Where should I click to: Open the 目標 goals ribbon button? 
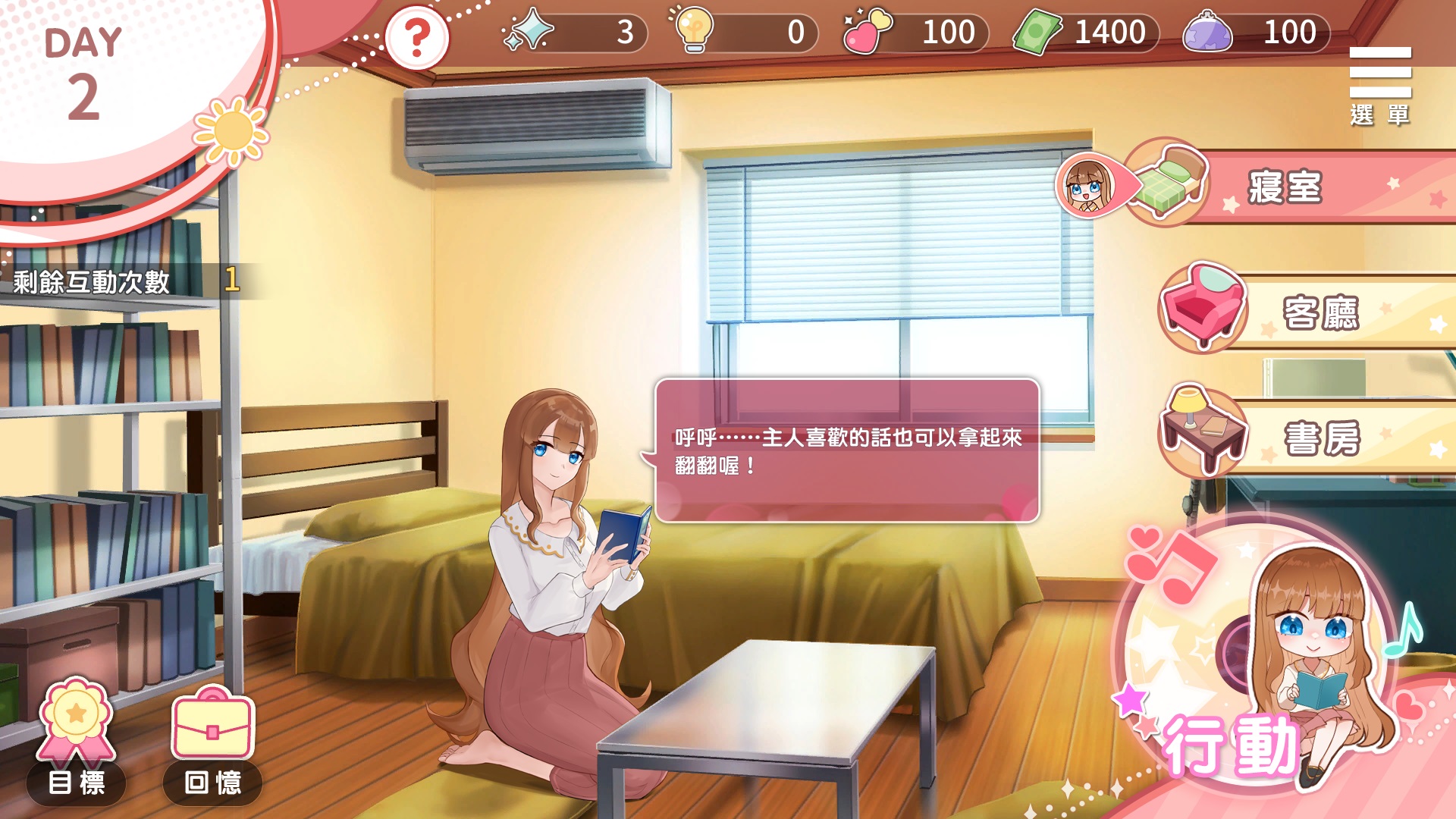coord(76,741)
